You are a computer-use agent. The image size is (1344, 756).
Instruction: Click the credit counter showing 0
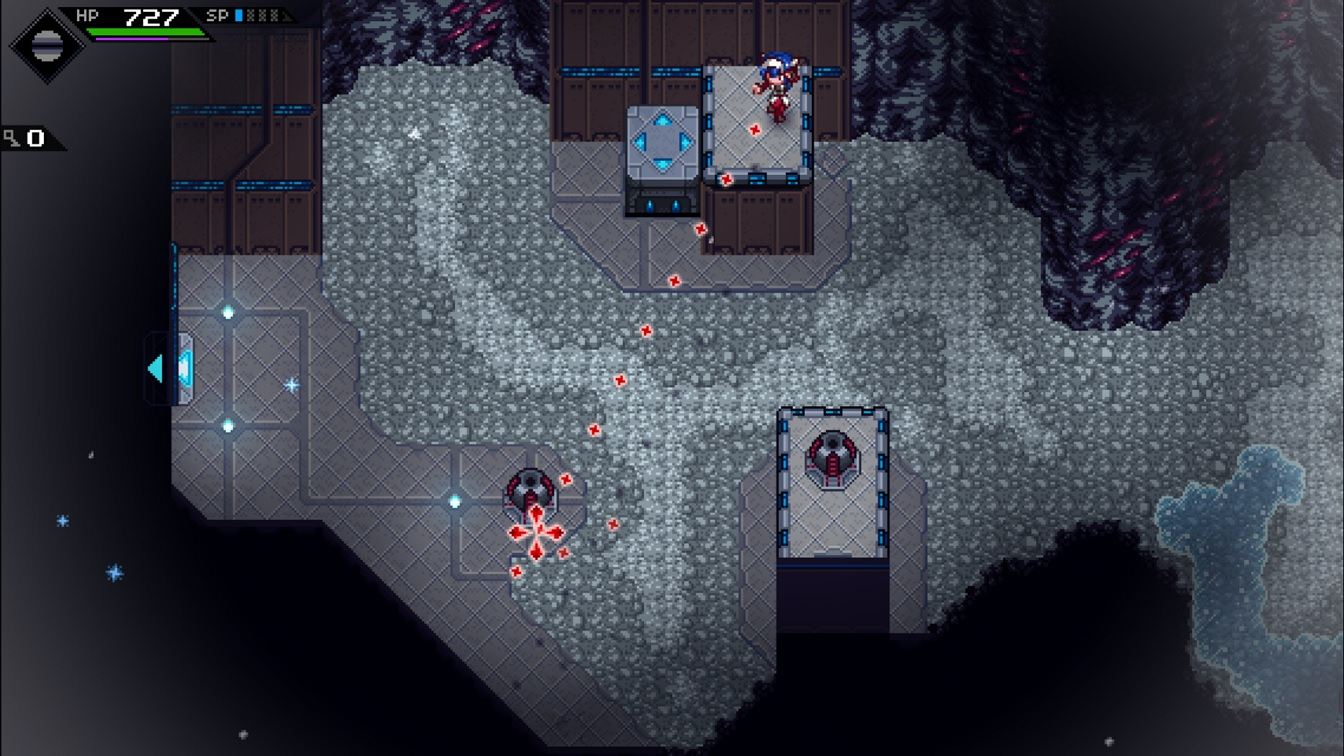pyautogui.click(x=36, y=138)
